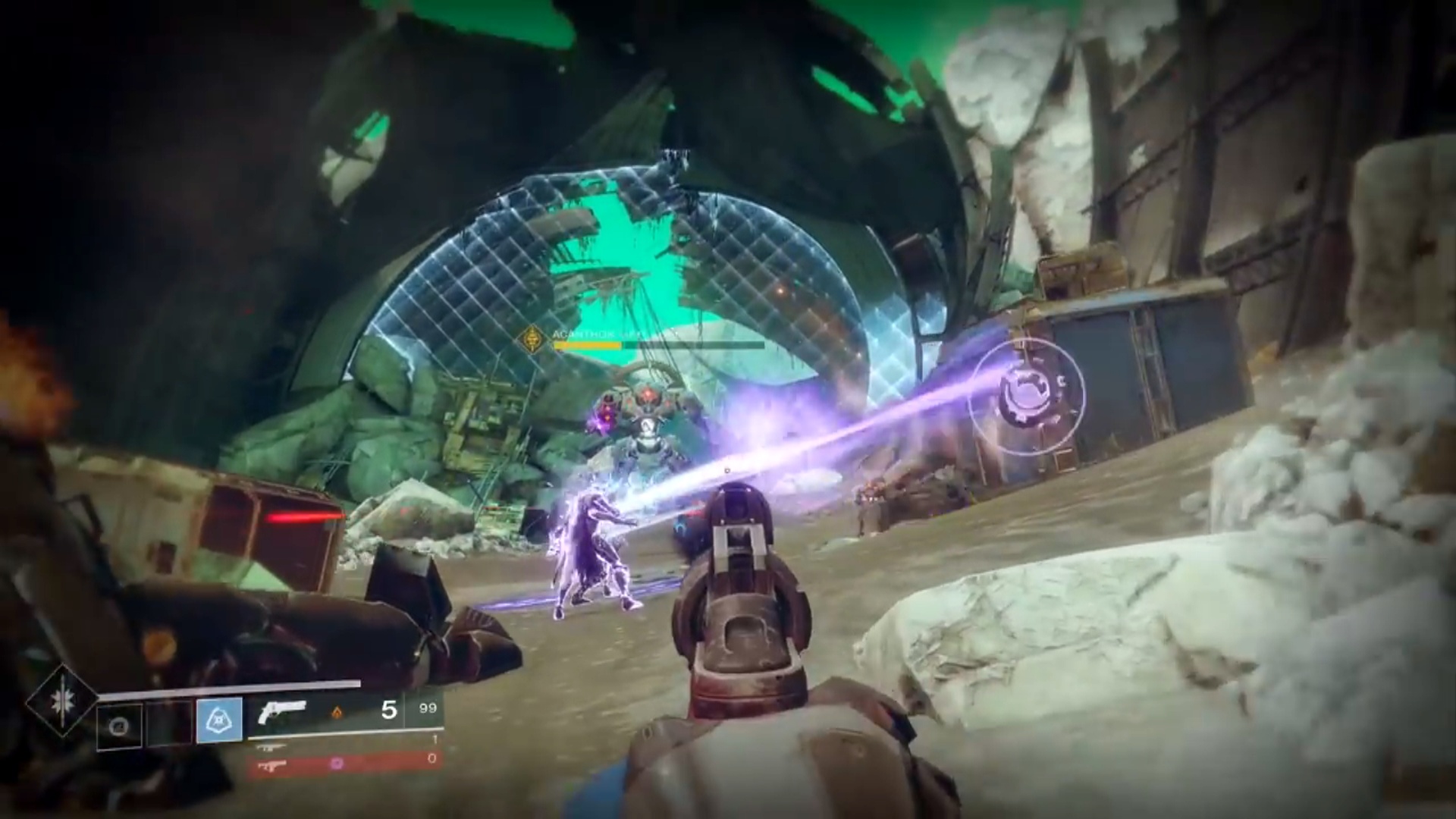Viewport: 1456px width, 819px height.
Task: Click the gold diamond boss emblem
Action: [535, 338]
